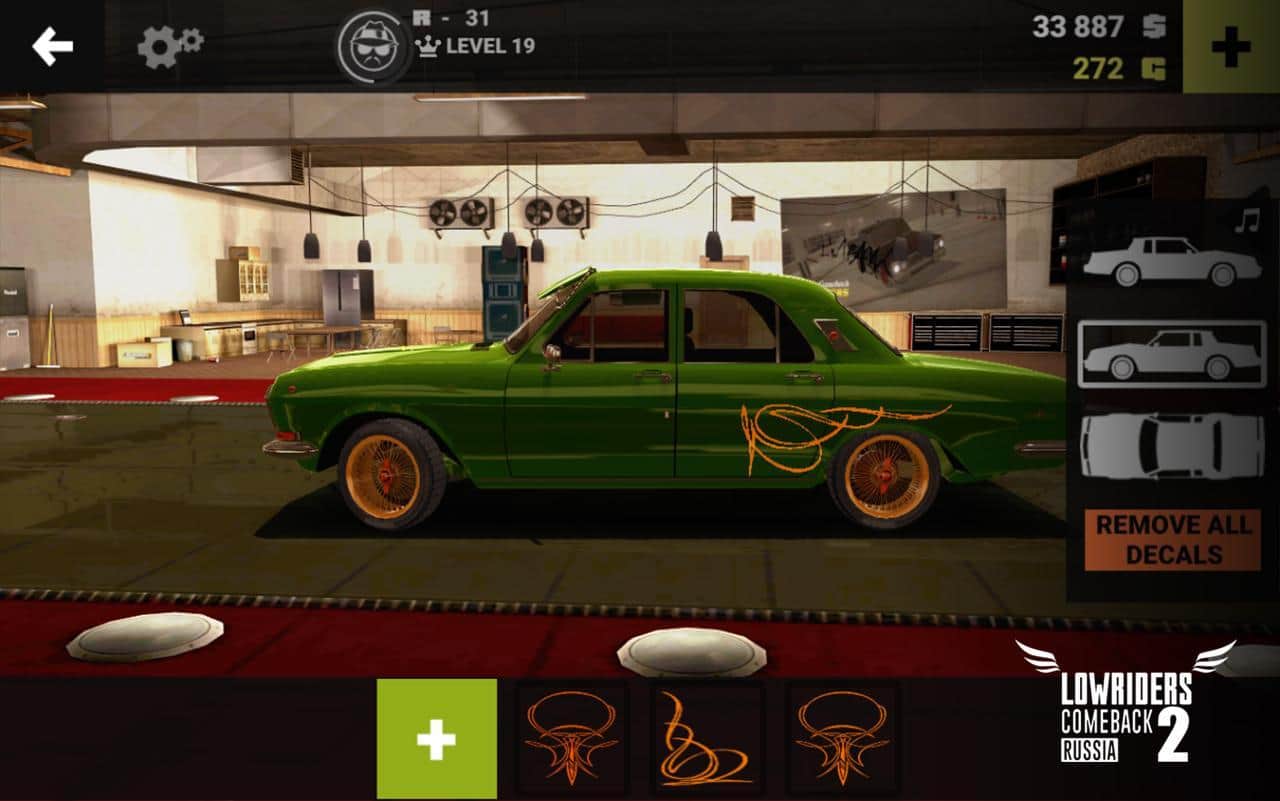This screenshot has height=801, width=1280.
Task: Open settings with the gears icon
Action: point(170,46)
